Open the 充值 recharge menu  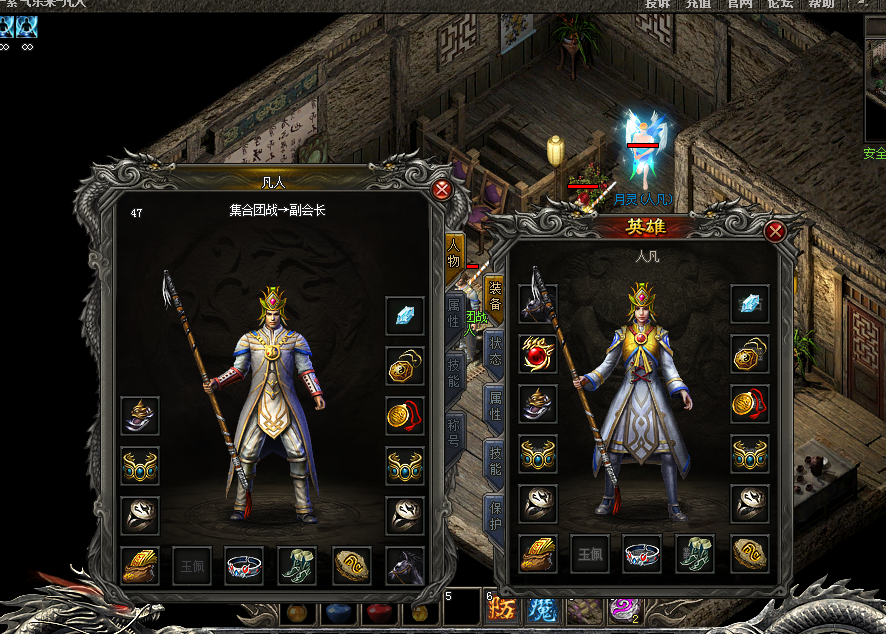[699, 5]
